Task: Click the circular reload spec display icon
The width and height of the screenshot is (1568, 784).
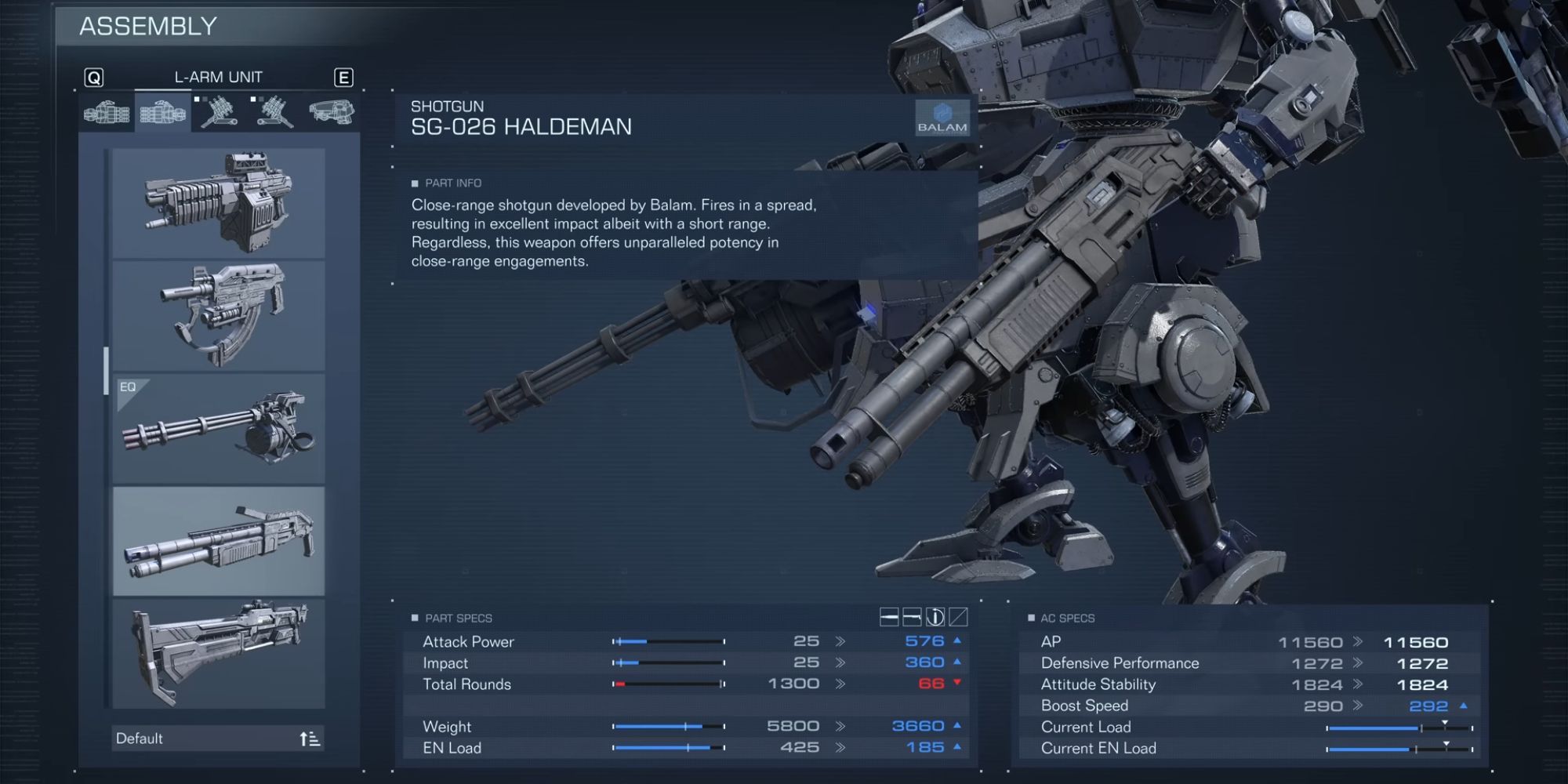Action: 935,617
